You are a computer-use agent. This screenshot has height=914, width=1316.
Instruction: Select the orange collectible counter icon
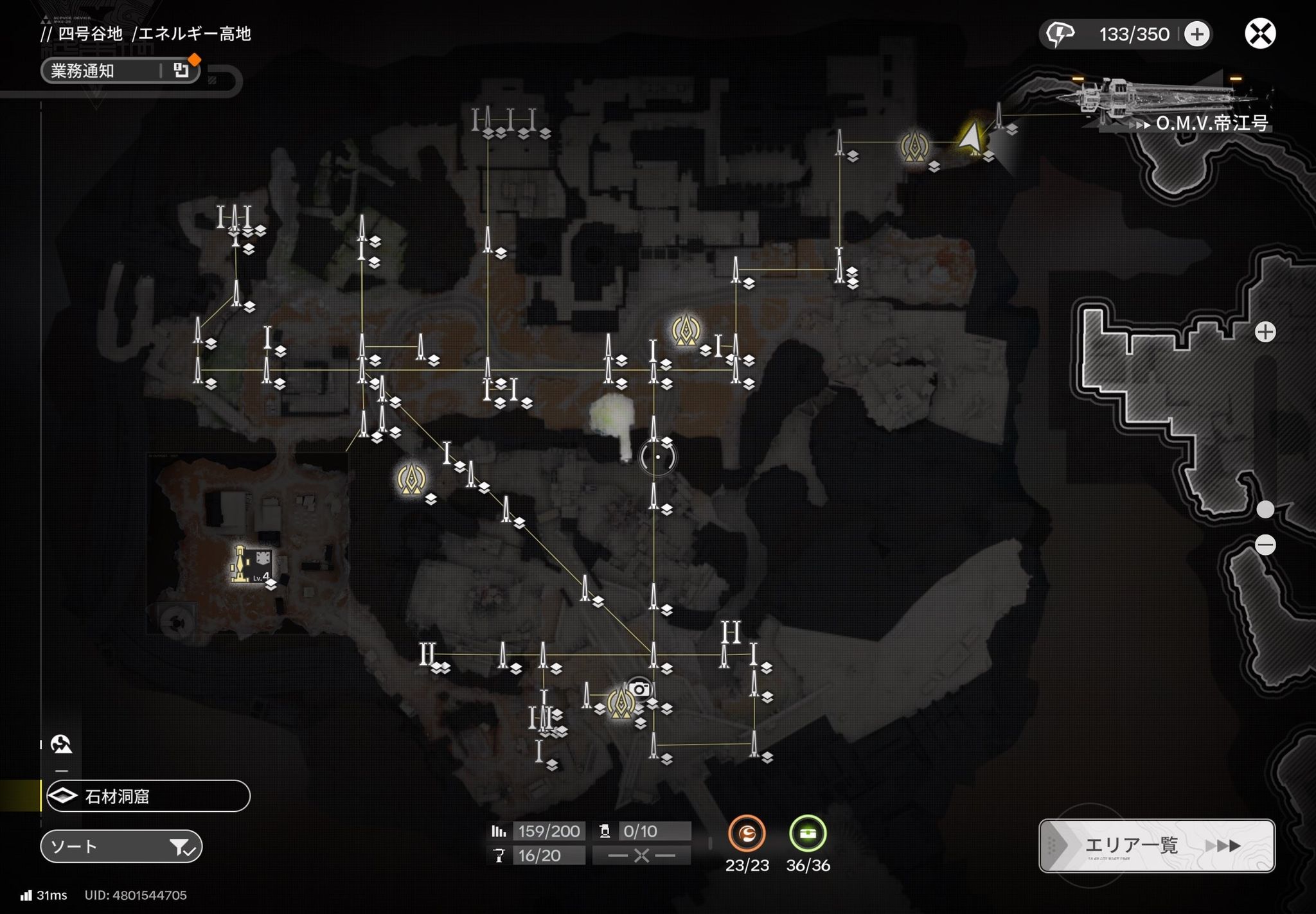click(747, 833)
